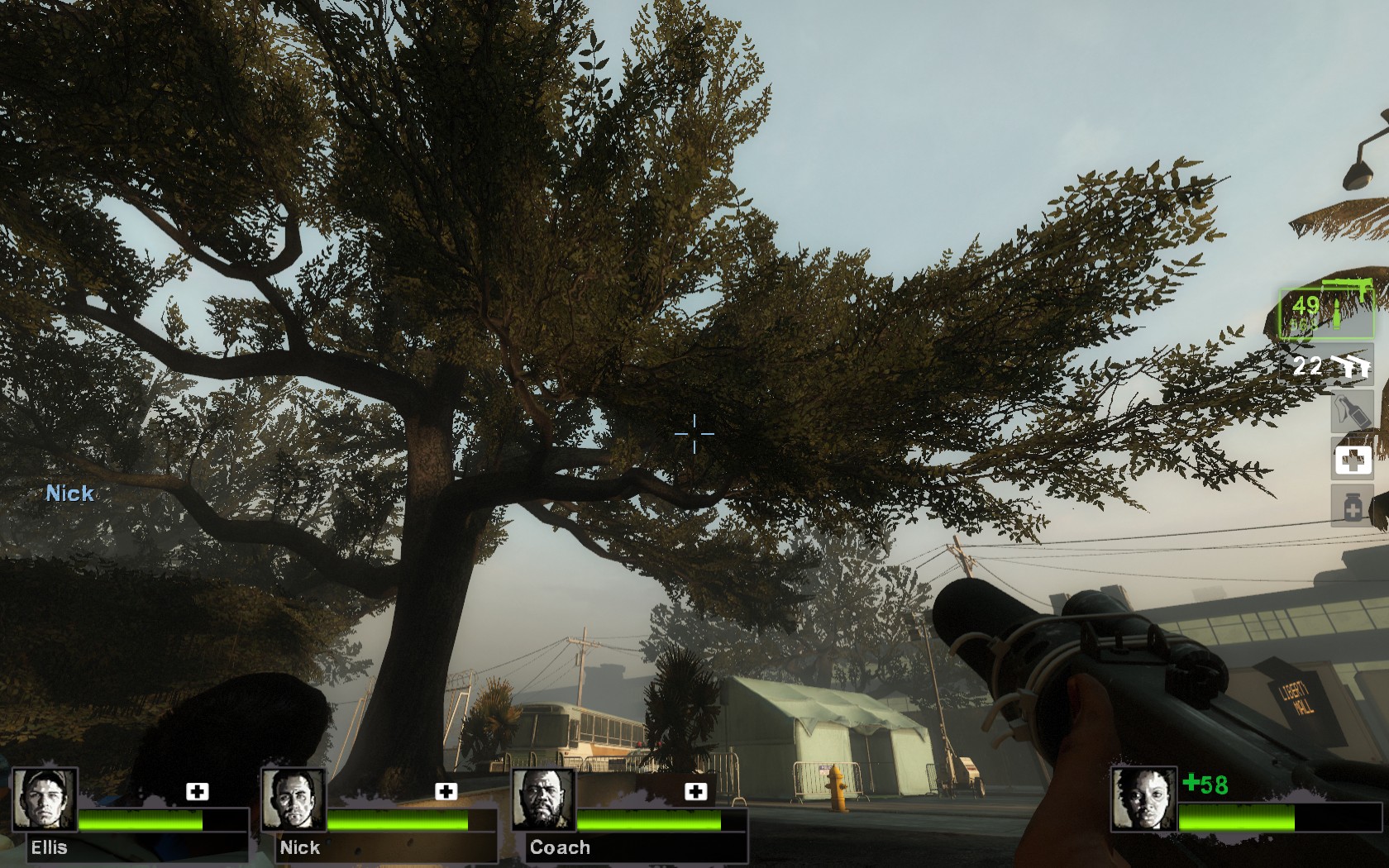Click Nick's teammate portrait
This screenshot has width=1389, height=868.
pyautogui.click(x=294, y=799)
